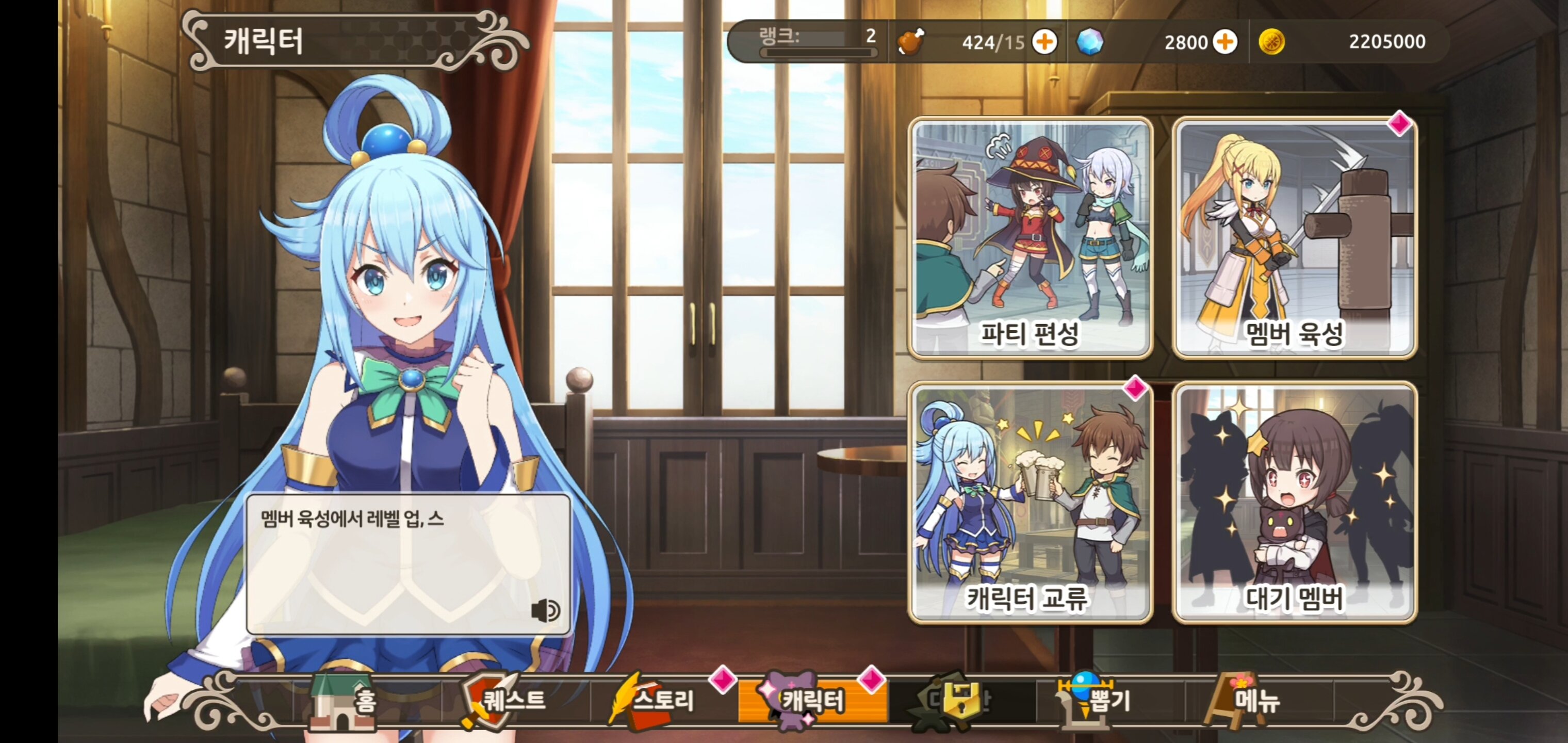
Task: Add gems with the crystal plus button
Action: (1224, 42)
